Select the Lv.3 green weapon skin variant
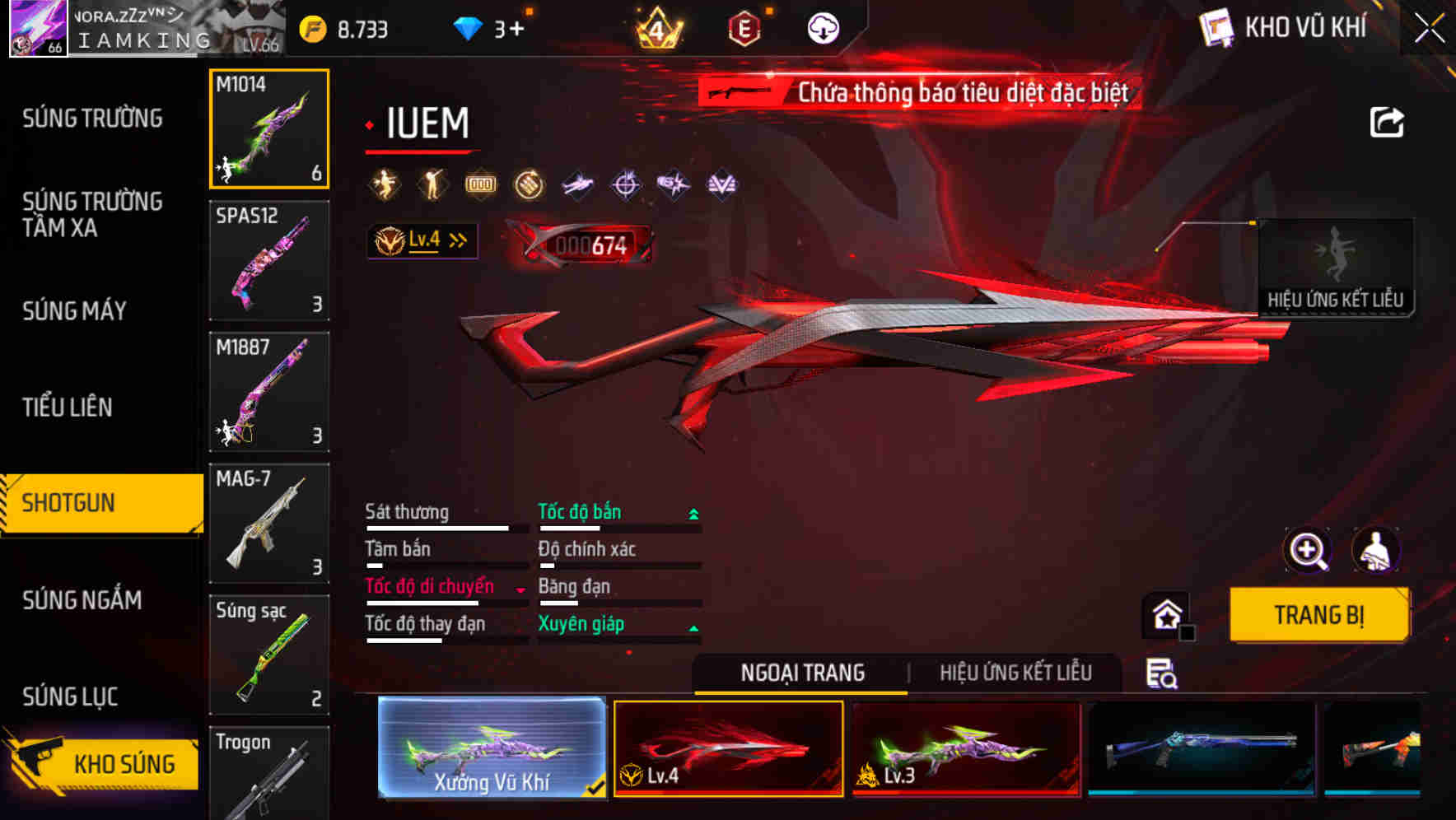Screen dimensions: 1456x820 (965, 748)
